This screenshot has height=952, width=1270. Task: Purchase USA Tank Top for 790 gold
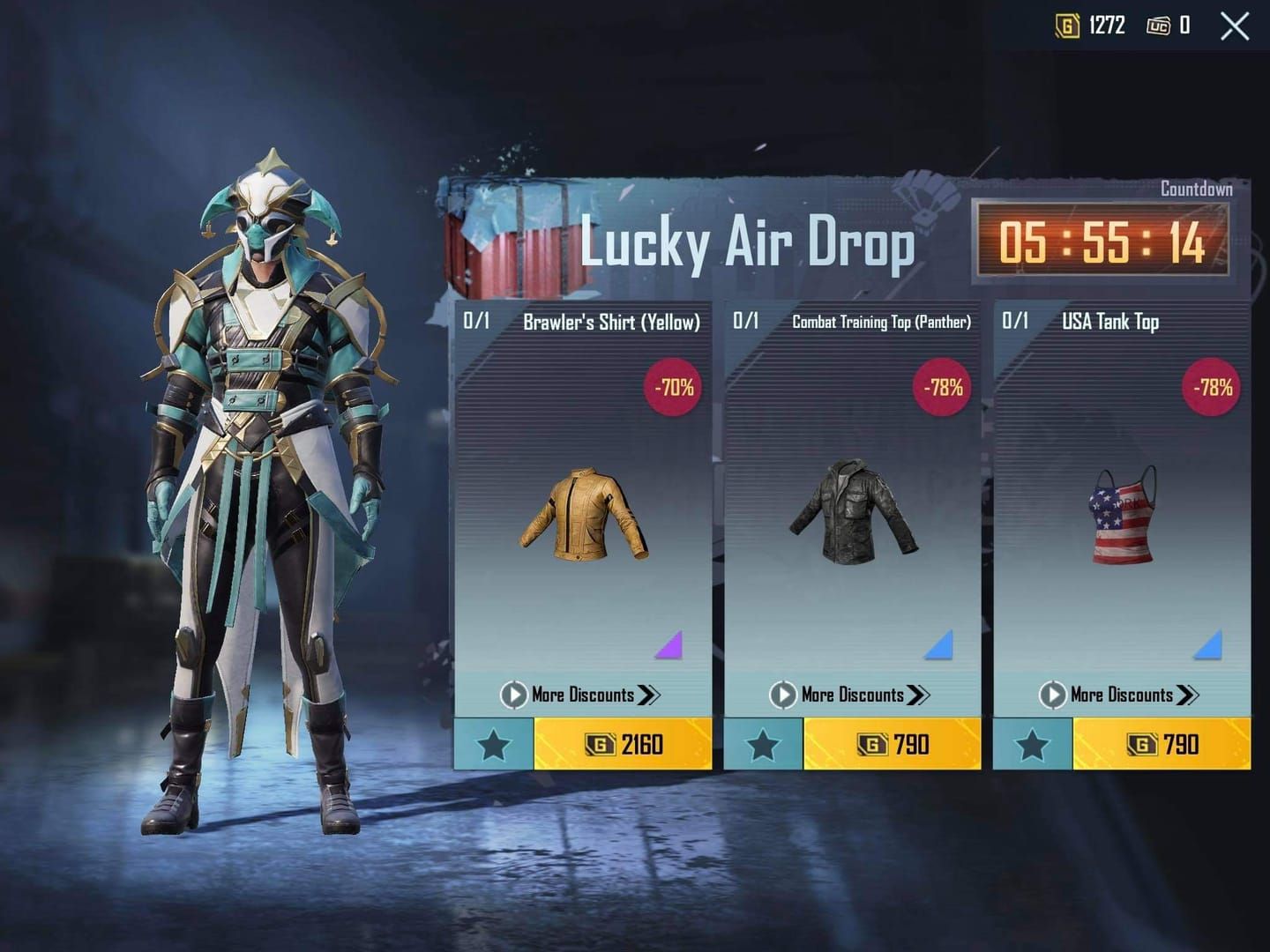1164,744
